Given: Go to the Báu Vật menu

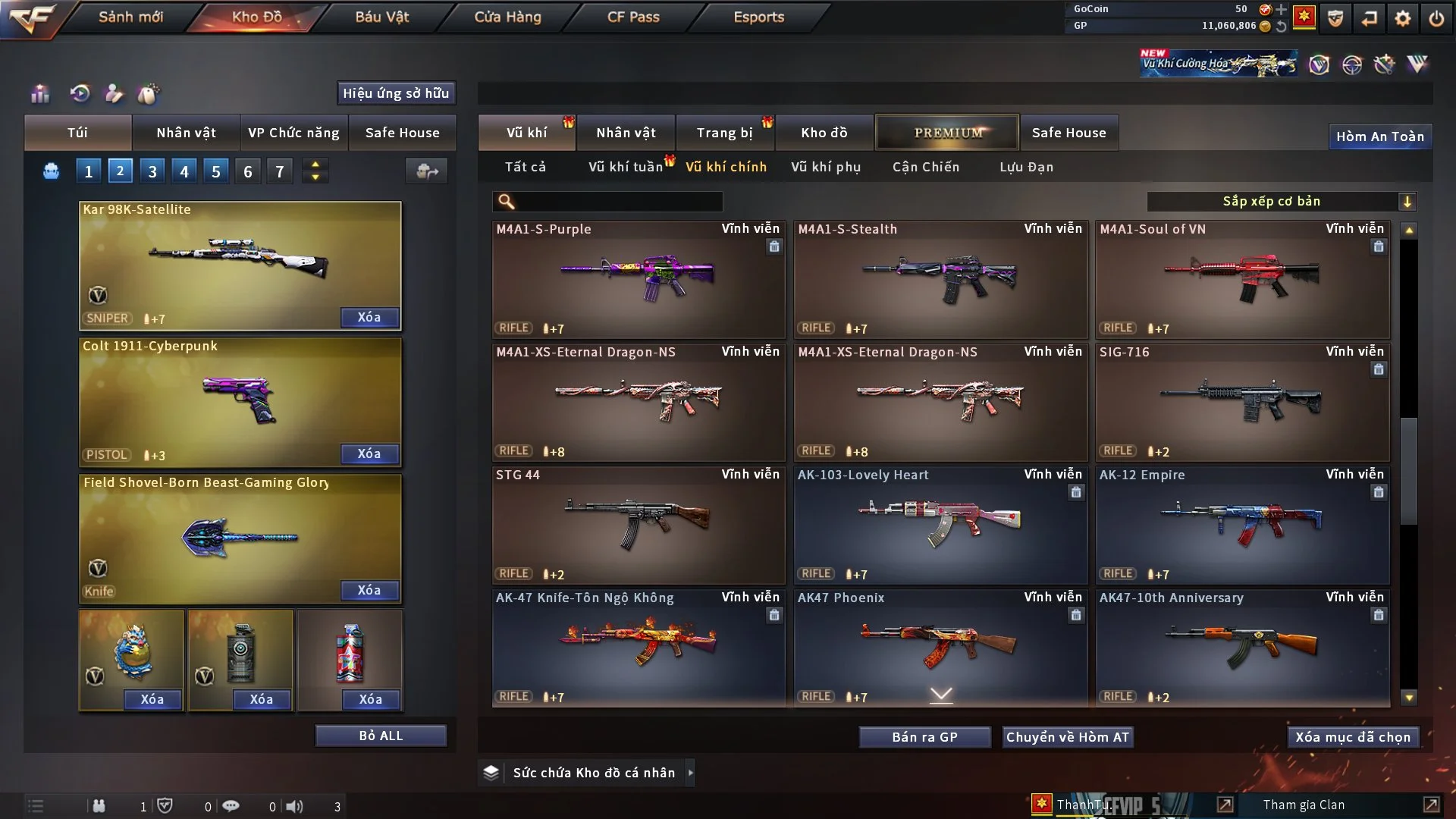Looking at the screenshot, I should click(381, 17).
